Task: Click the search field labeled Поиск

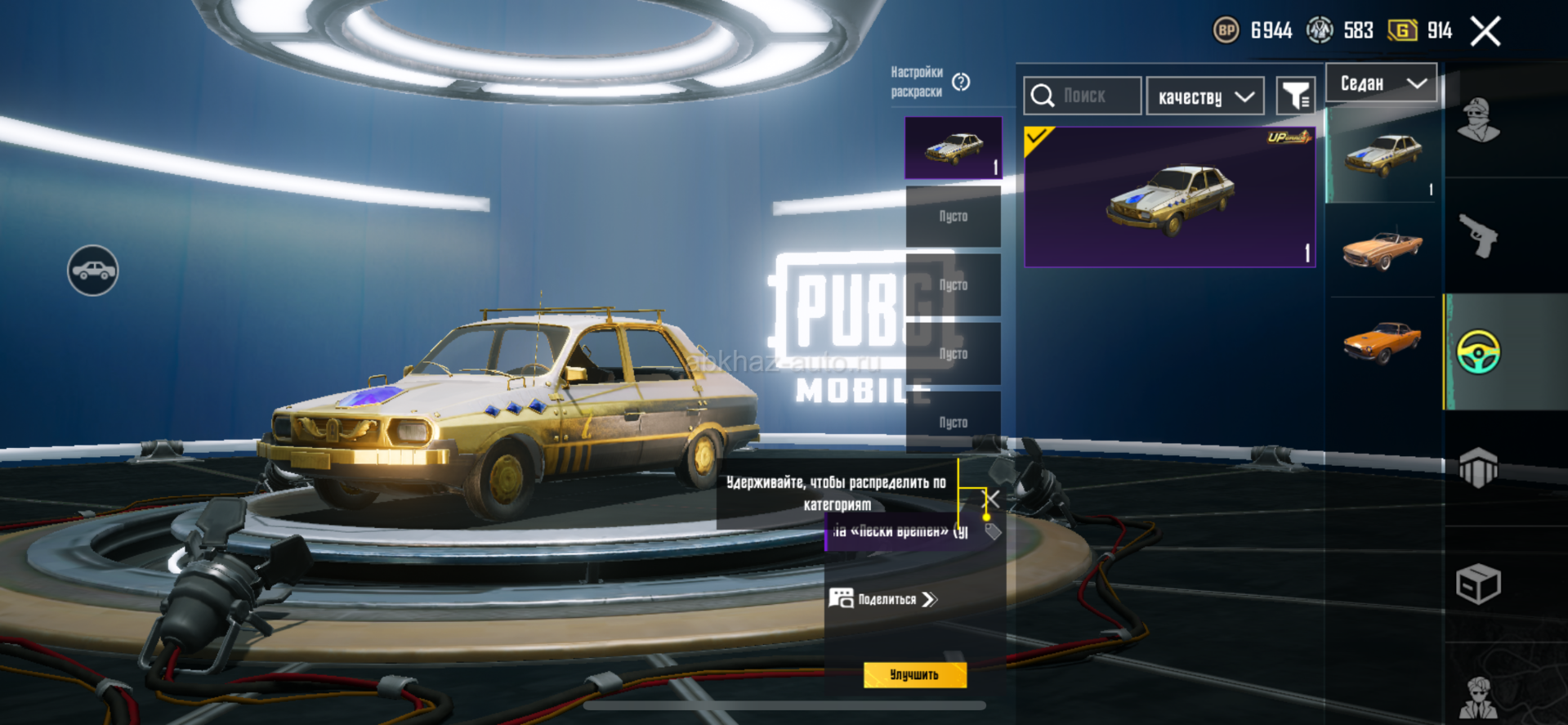Action: pos(1083,96)
